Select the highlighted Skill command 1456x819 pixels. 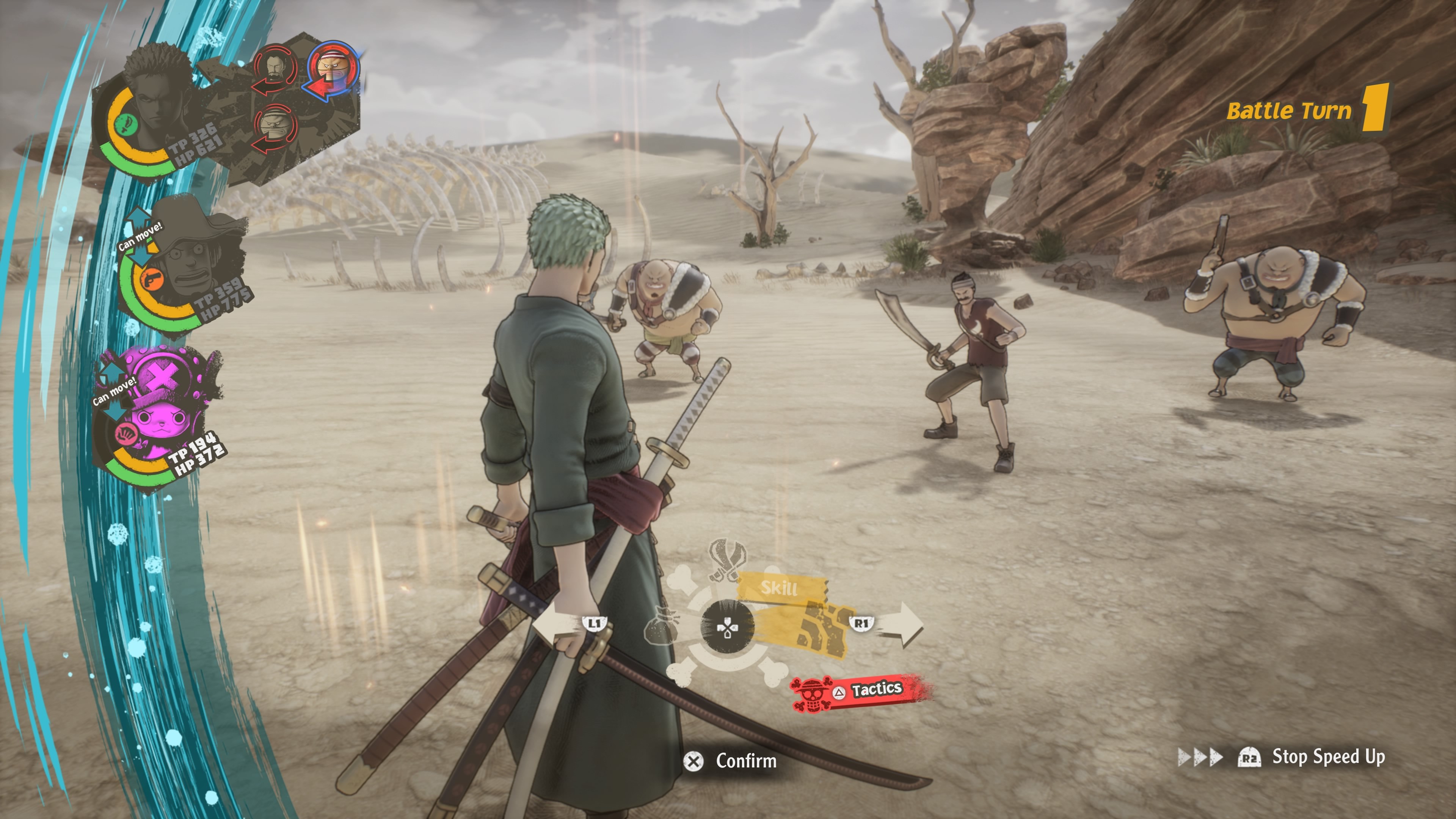click(780, 588)
